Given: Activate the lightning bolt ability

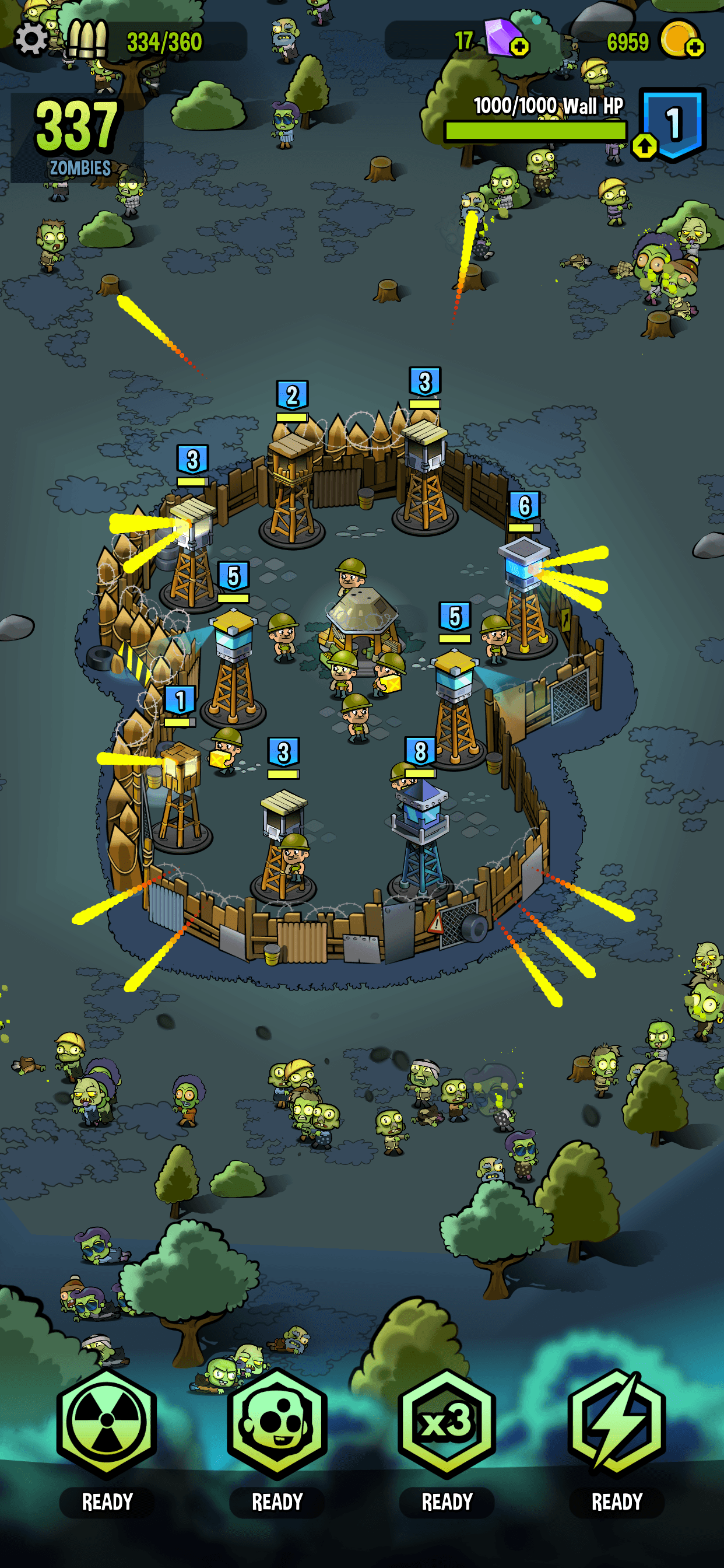Looking at the screenshot, I should 616,1423.
